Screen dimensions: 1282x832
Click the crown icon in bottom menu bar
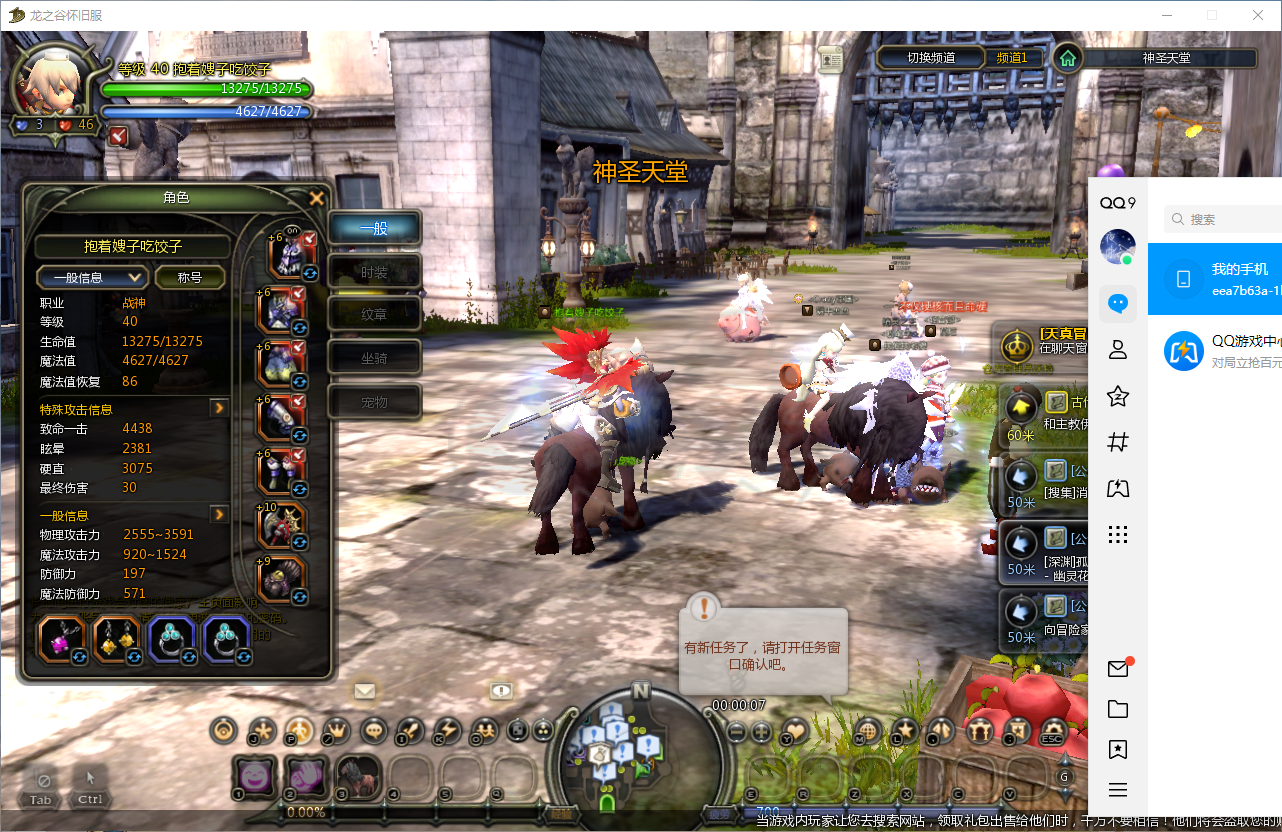tap(335, 731)
